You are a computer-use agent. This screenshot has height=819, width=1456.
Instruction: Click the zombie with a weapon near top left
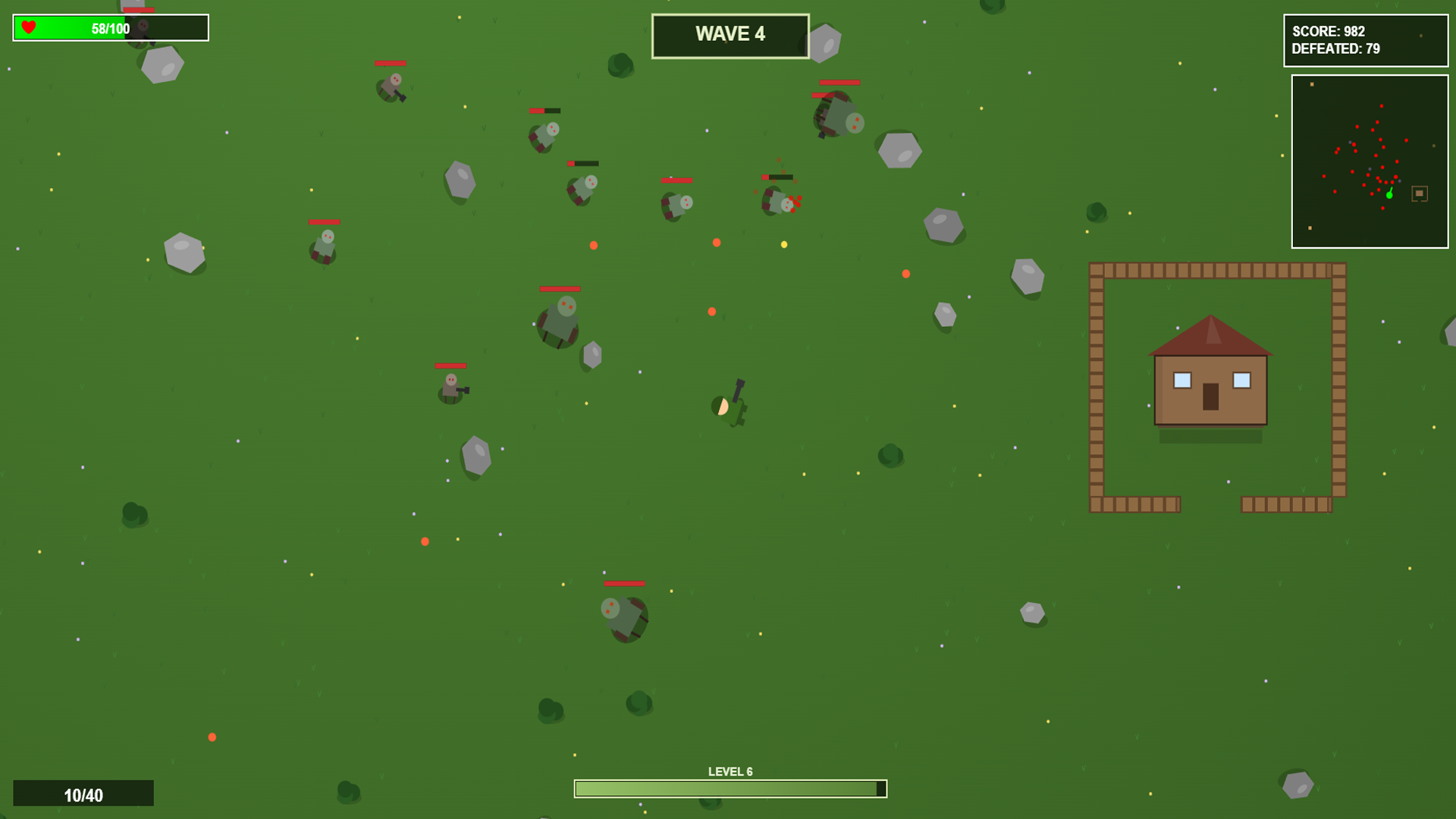[x=393, y=87]
